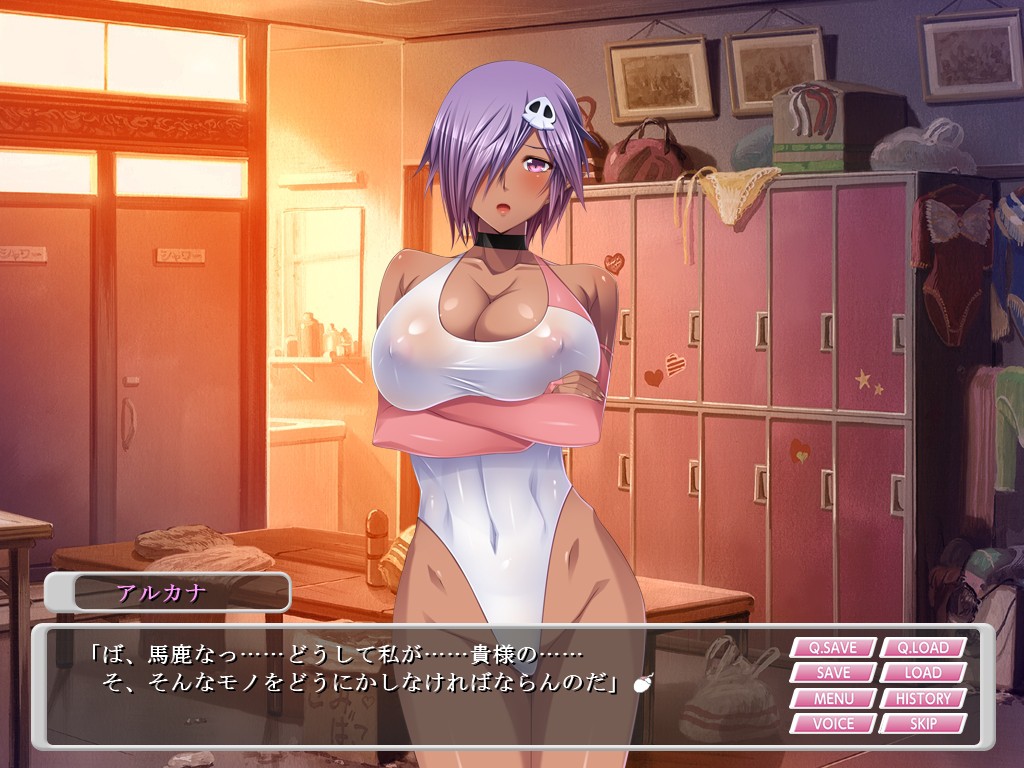
Task: Open the LOAD screen
Action: pyautogui.click(x=923, y=673)
